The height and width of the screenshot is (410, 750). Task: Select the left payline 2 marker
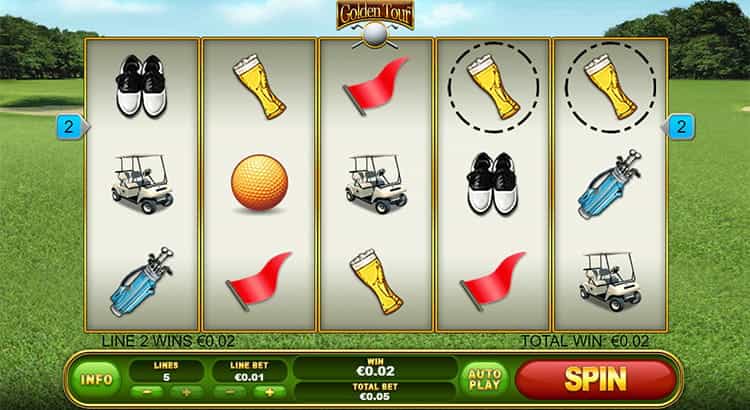[x=70, y=127]
